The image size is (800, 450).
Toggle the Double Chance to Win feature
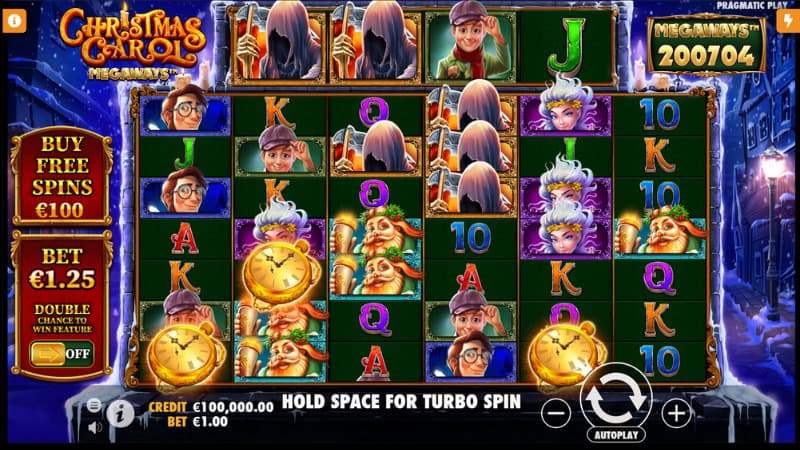[x=61, y=353]
